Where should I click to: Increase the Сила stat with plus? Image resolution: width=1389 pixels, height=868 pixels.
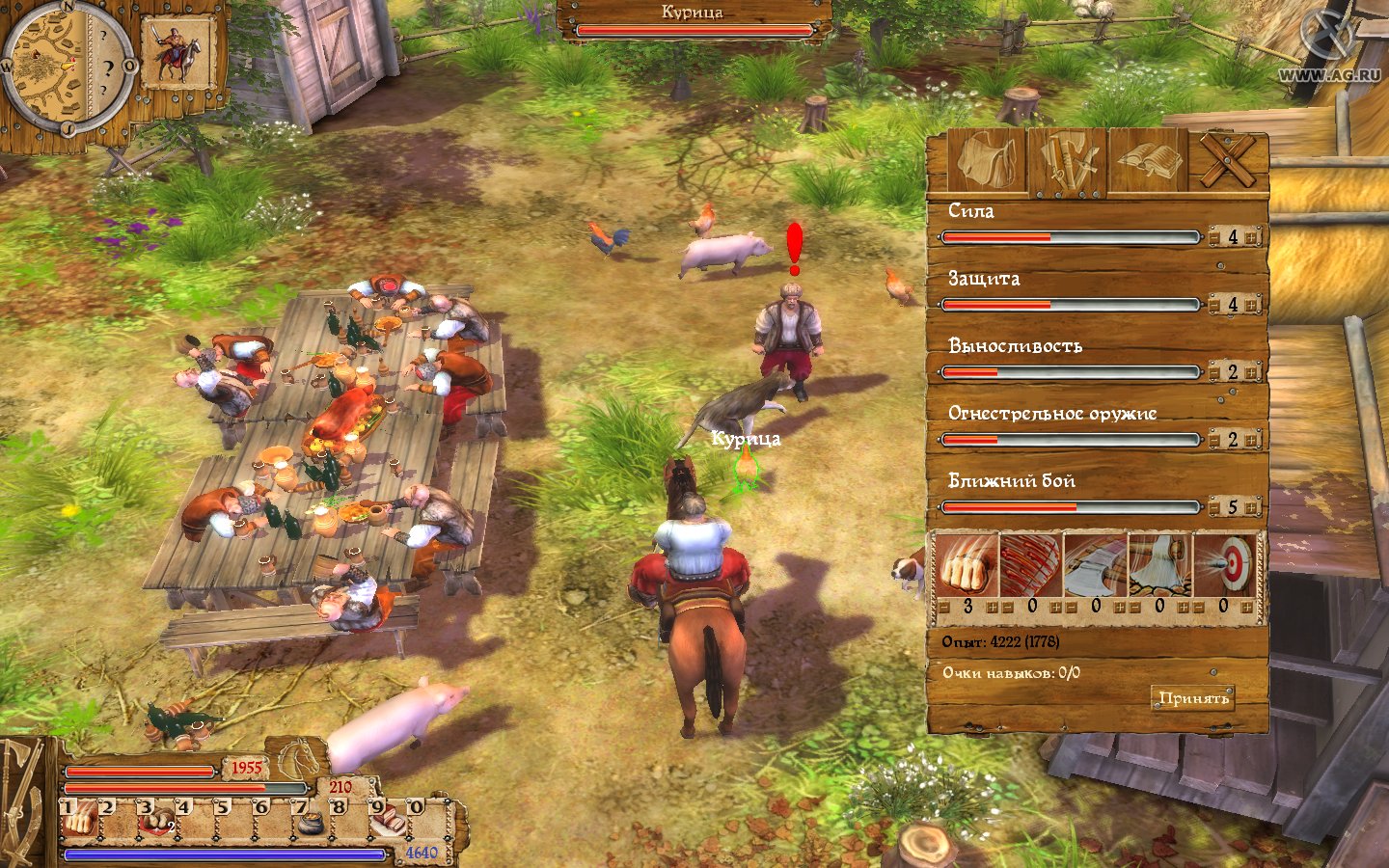[x=1251, y=237]
